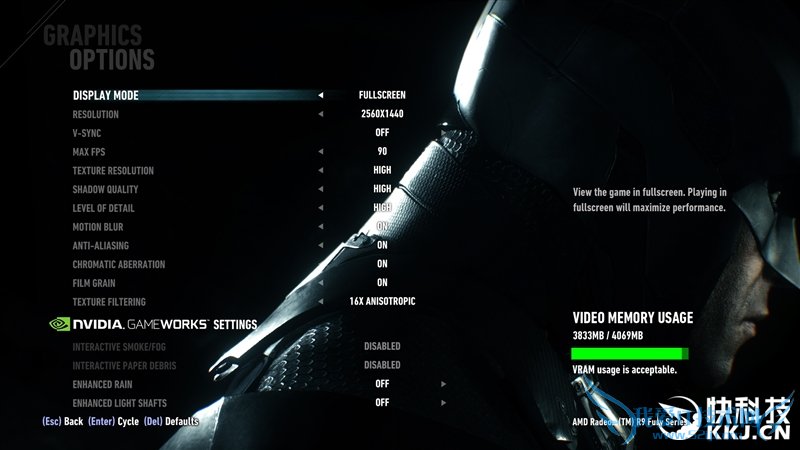Select the Texture Resolution row
Screen dimensions: 800x450
pos(113,171)
